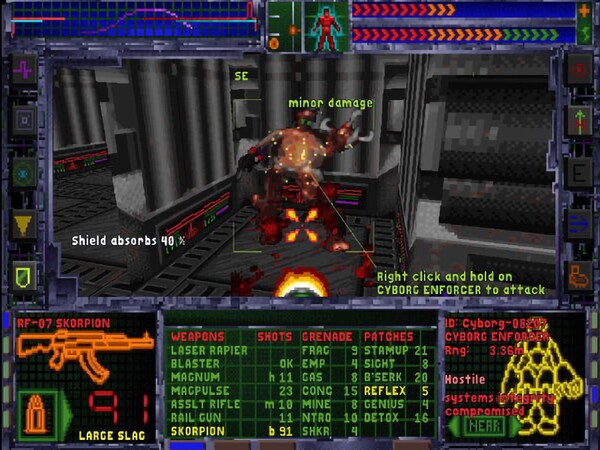The image size is (600, 450).
Task: Activate the shield hardware icon
Action: (x=22, y=272)
